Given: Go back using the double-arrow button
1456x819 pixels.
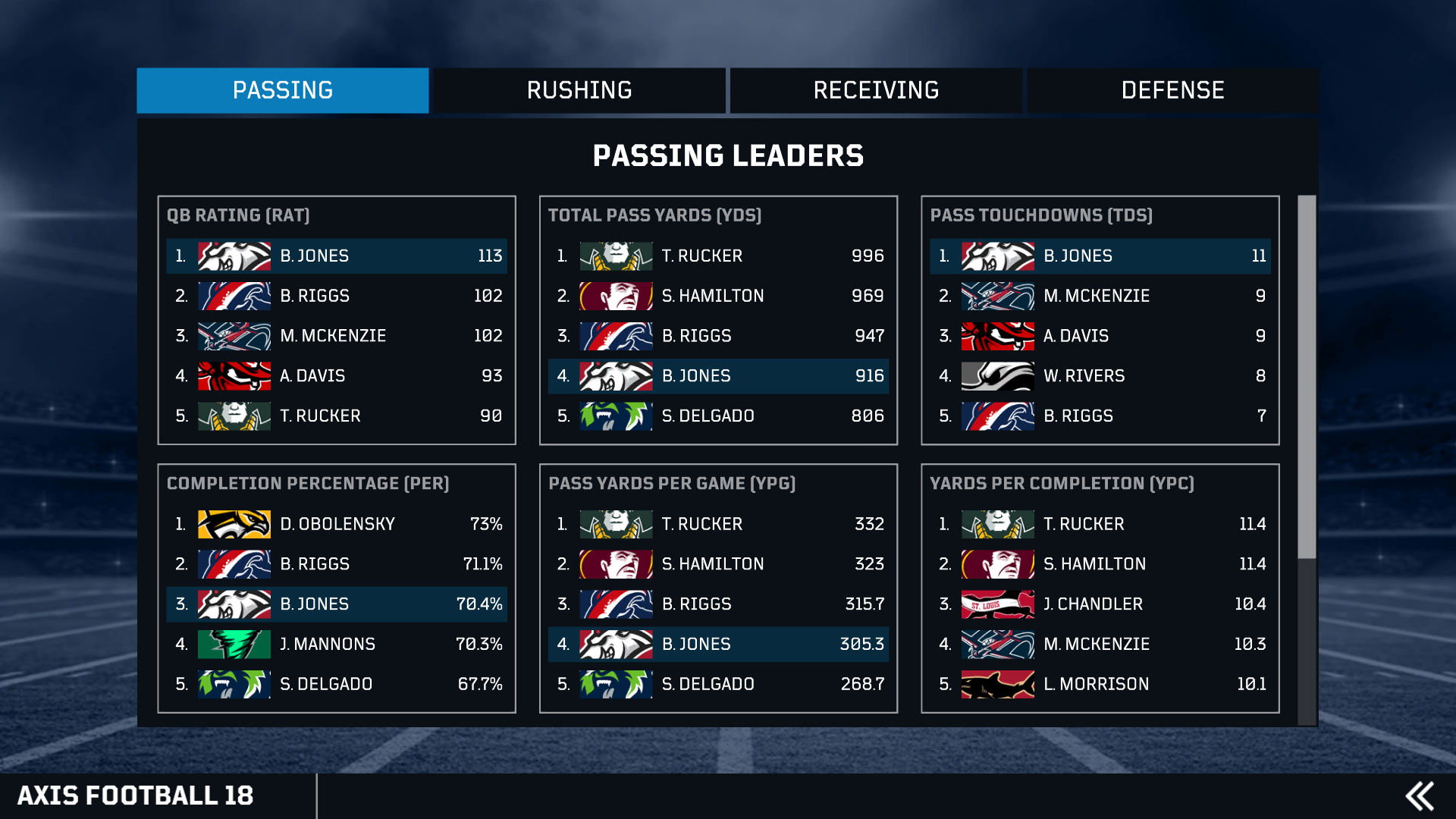Looking at the screenshot, I should click(x=1420, y=796).
